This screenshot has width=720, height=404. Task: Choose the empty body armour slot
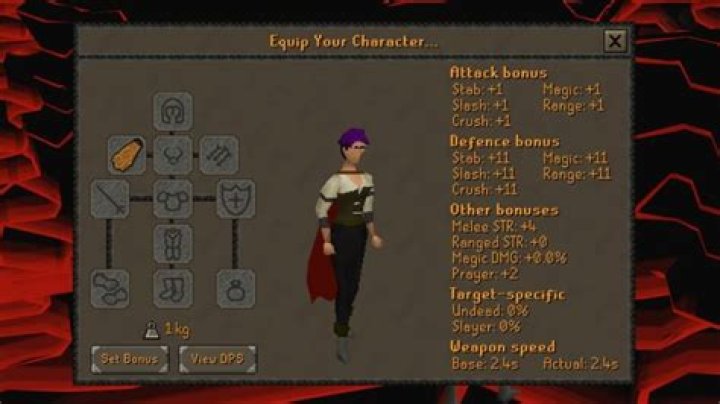pyautogui.click(x=172, y=199)
